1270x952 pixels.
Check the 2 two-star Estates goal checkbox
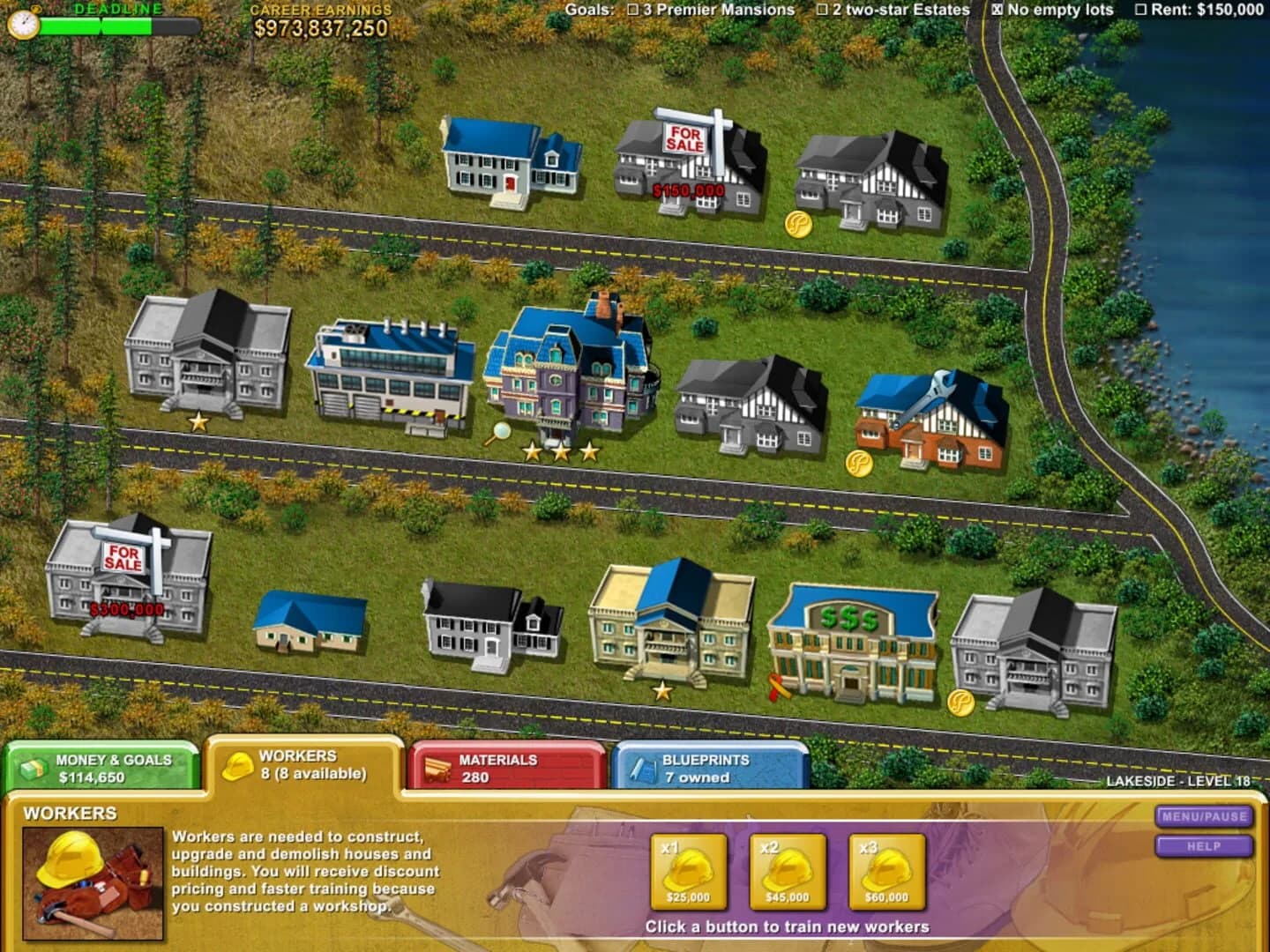[822, 11]
